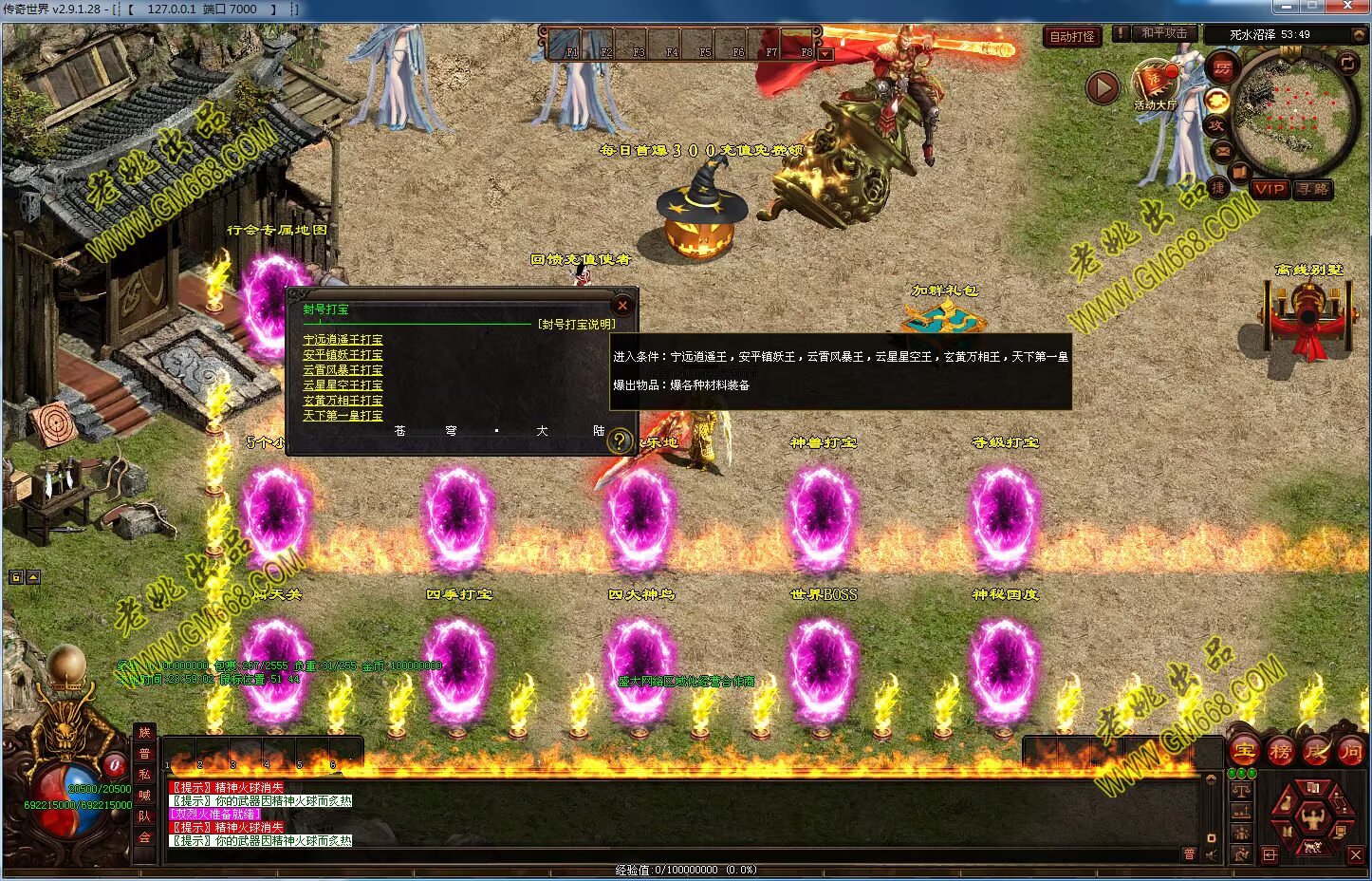Screen dimensions: 1372x881
Task: Choose the 安平镇妖王打宝 option
Action: point(343,355)
